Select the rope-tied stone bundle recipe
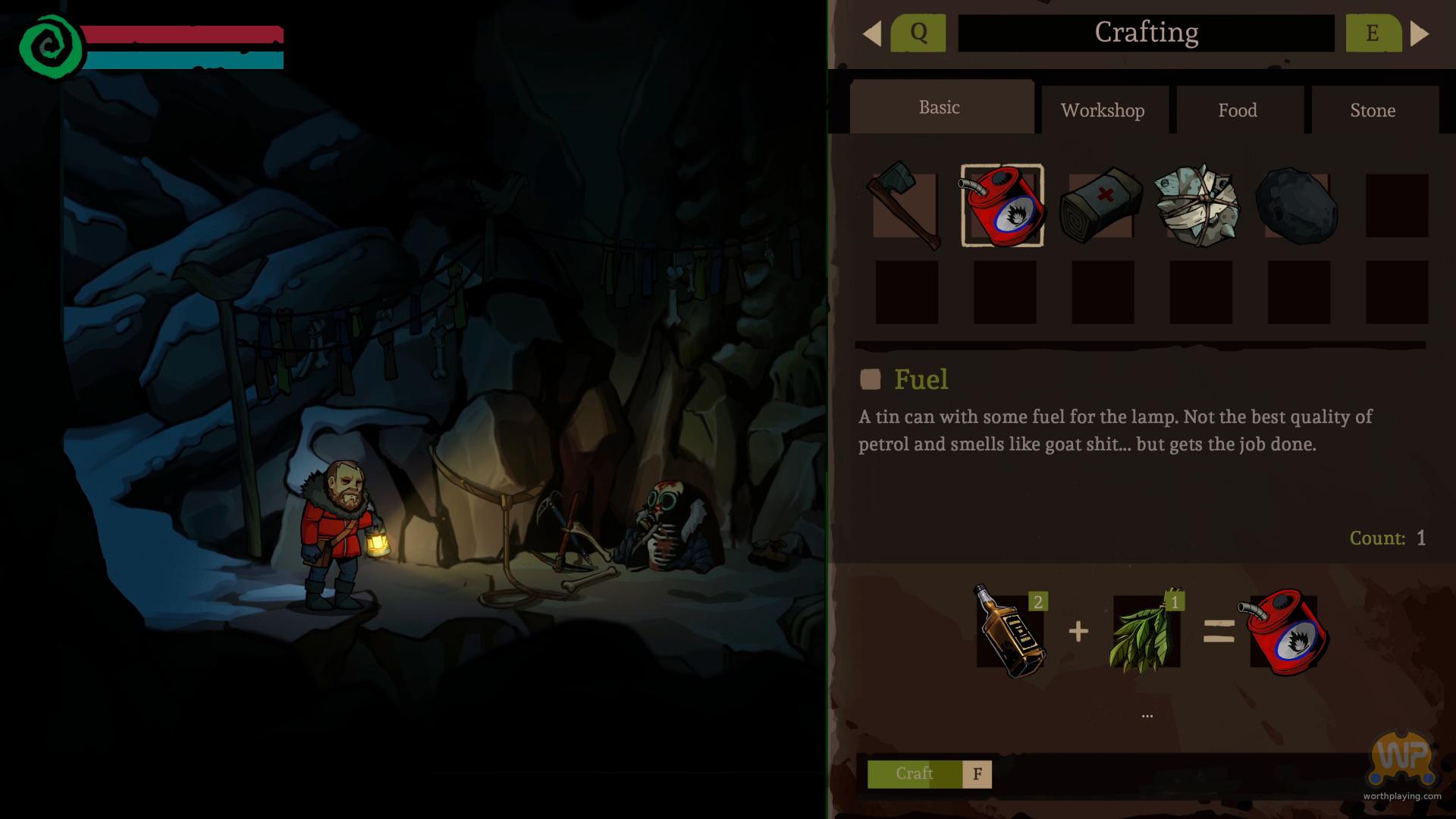 1198,206
